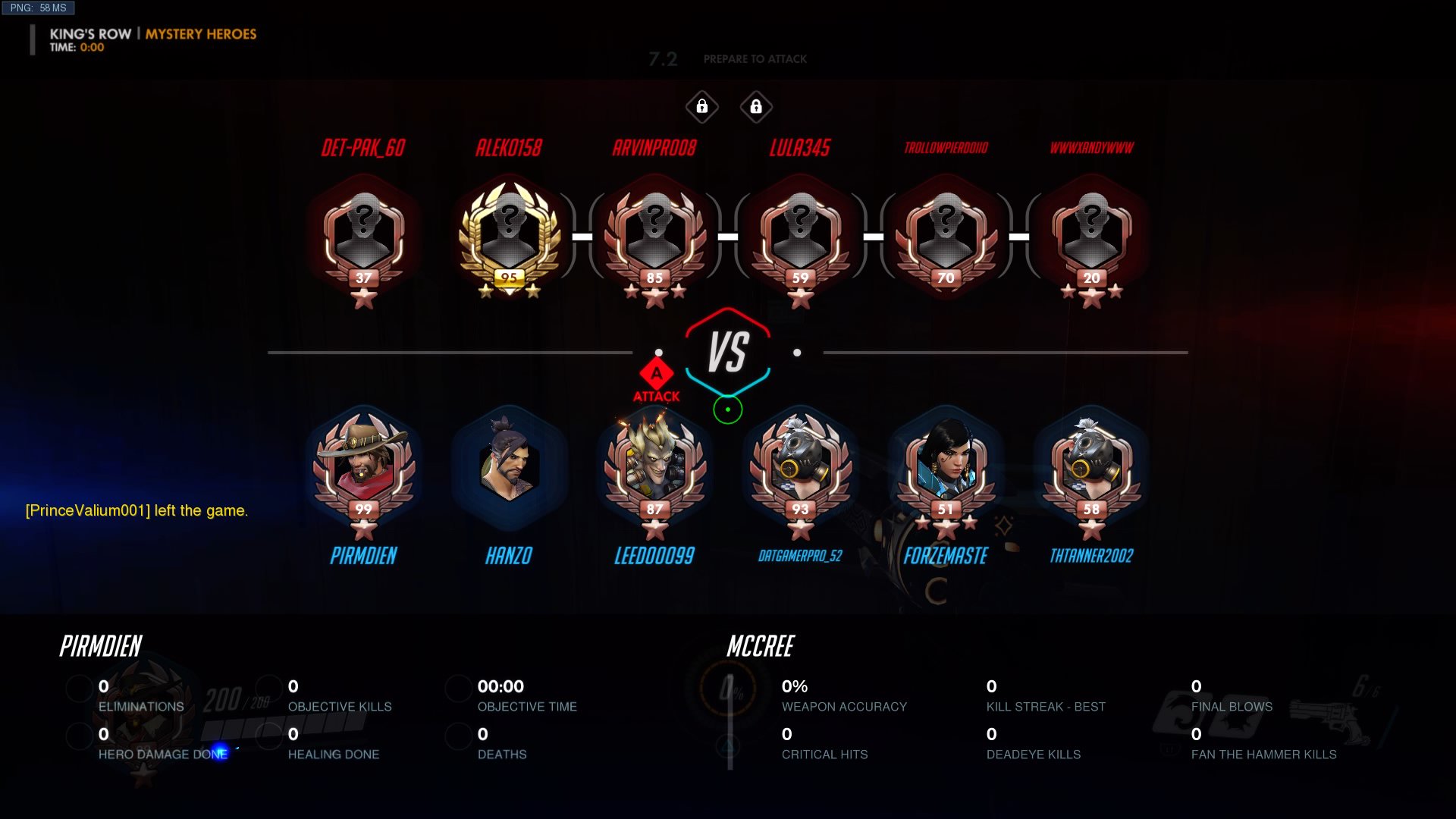
Task: Pick FORZEMASTE's Pharah portrait
Action: pyautogui.click(x=946, y=464)
